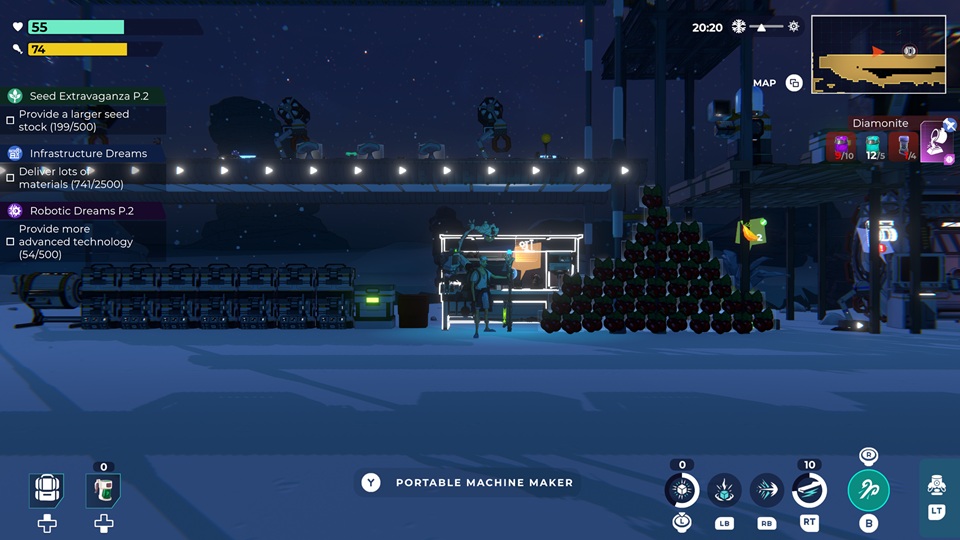This screenshot has width=960, height=540.
Task: Use the cube lightning strike ability
Action: 724,490
